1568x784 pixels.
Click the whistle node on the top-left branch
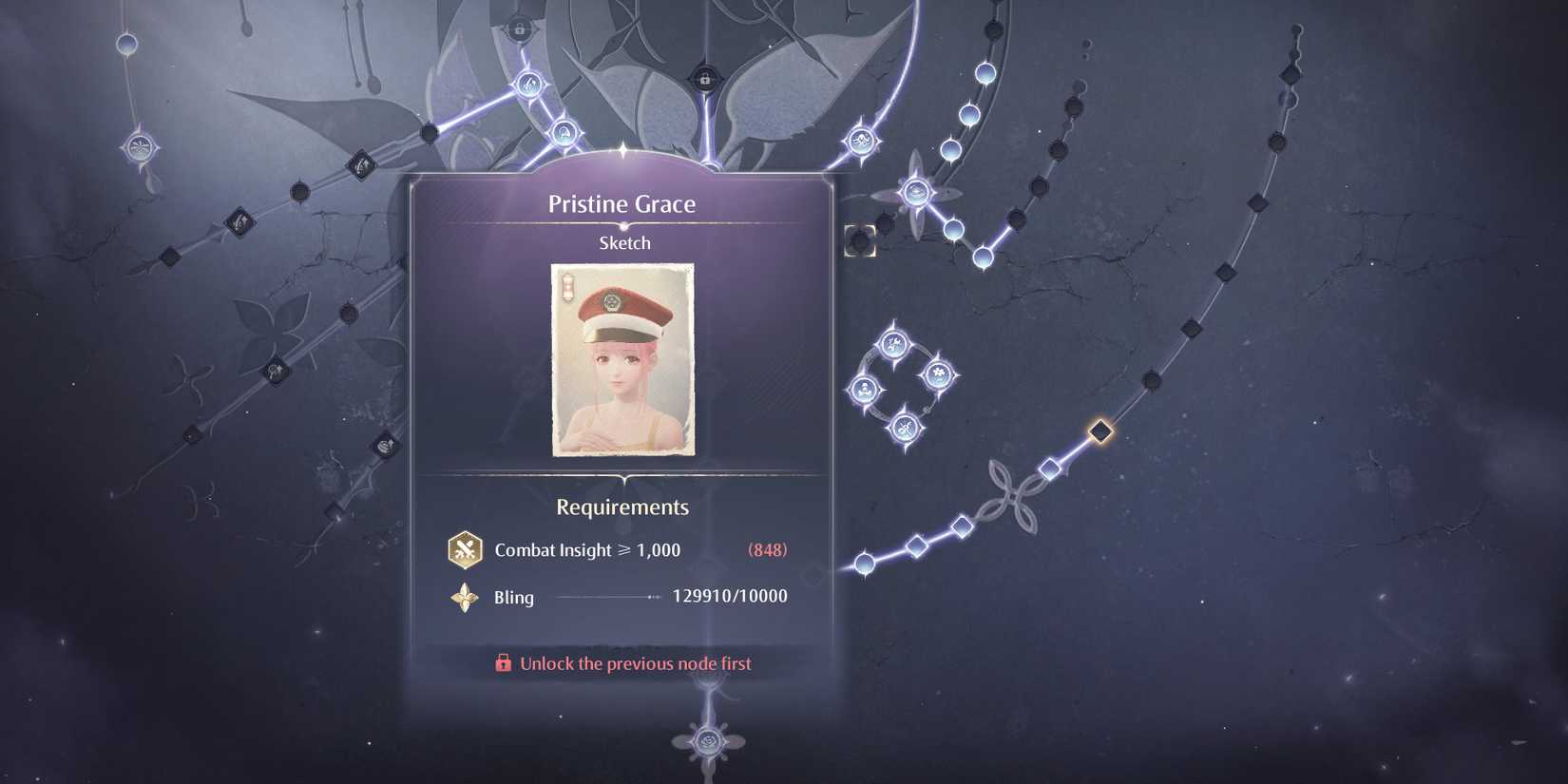coord(529,85)
